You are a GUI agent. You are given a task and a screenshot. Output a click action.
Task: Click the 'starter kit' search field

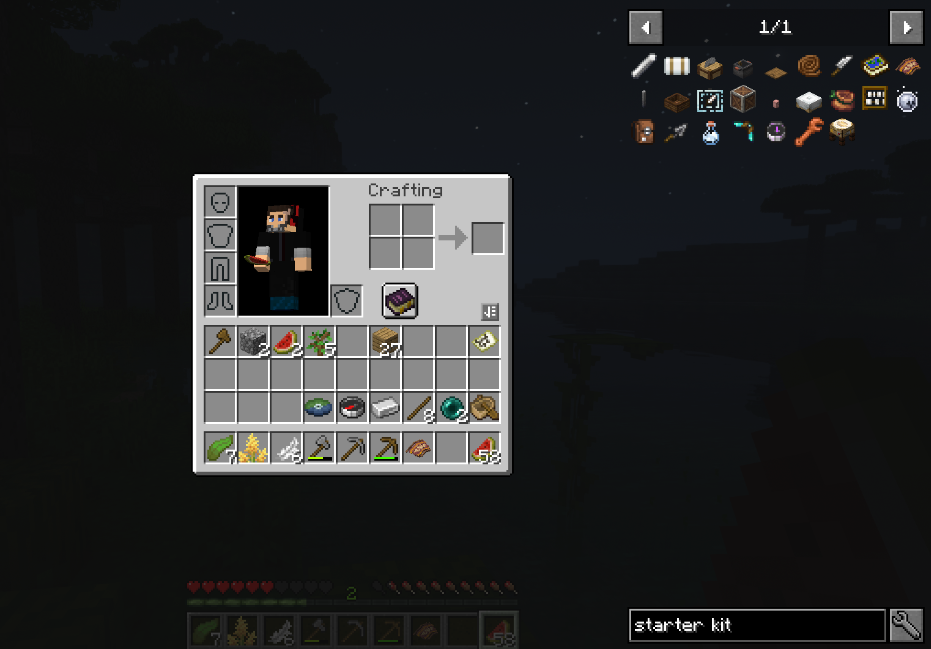tap(756, 625)
